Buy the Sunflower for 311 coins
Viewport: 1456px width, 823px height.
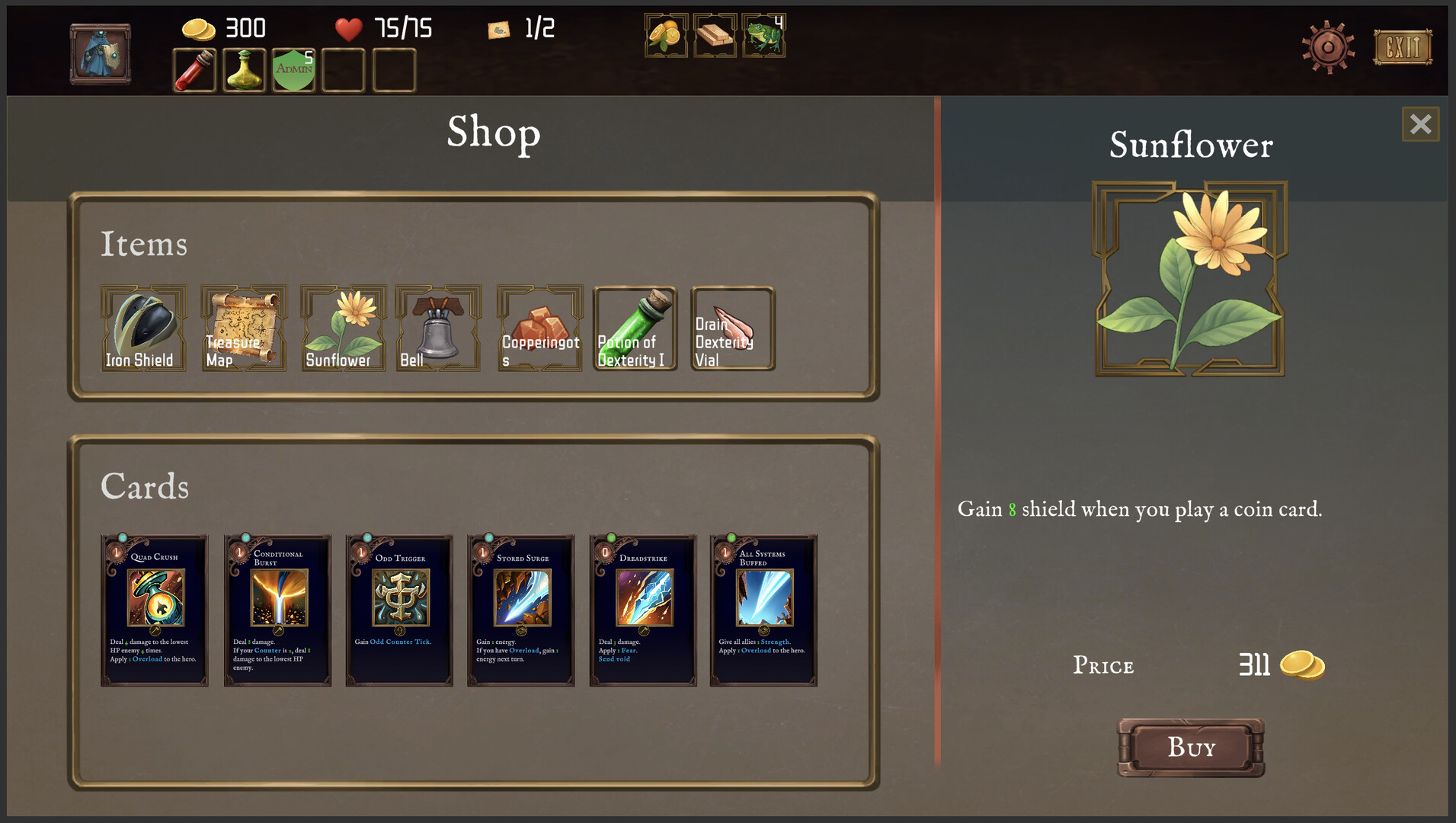[x=1190, y=748]
